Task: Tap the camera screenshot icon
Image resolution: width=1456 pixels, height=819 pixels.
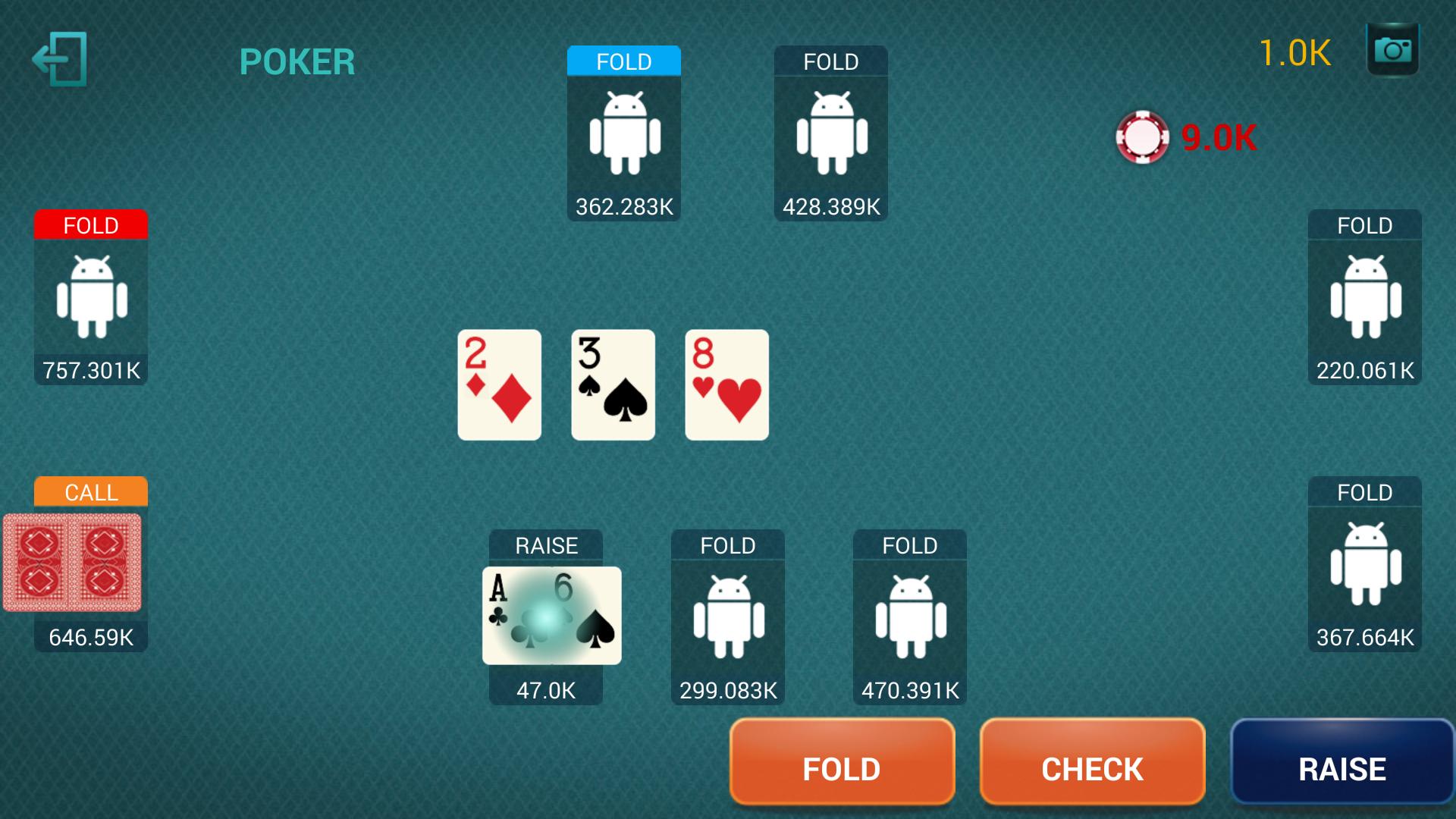Action: [1394, 50]
